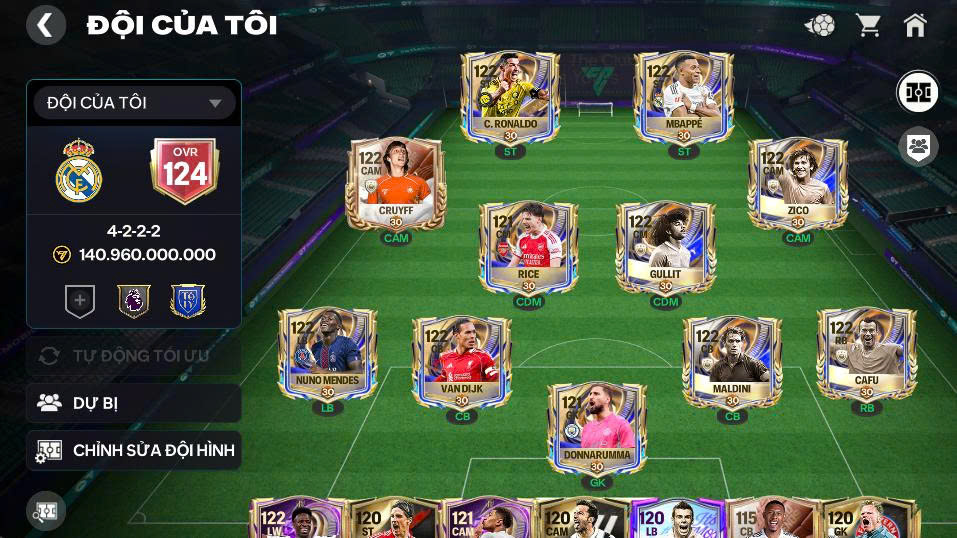Open the Dự Bị substitutes list
This screenshot has height=538, width=957.
[134, 403]
